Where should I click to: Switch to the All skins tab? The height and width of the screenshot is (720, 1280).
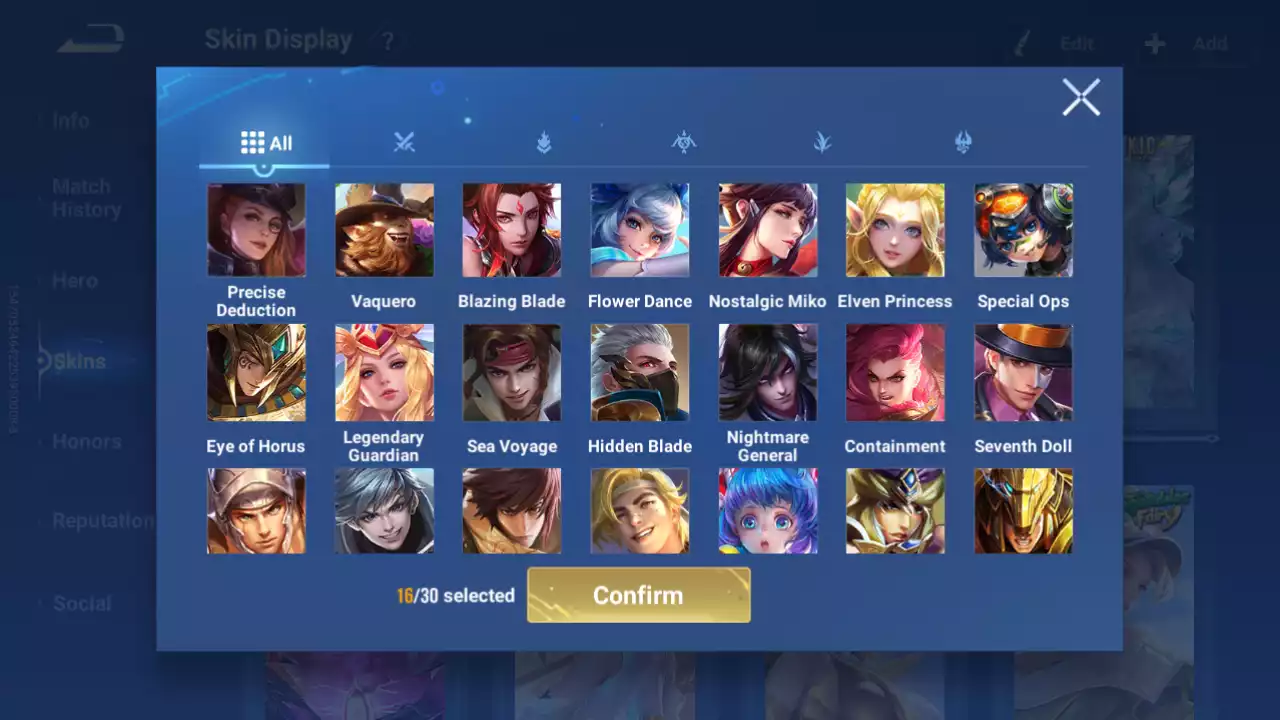(x=266, y=143)
